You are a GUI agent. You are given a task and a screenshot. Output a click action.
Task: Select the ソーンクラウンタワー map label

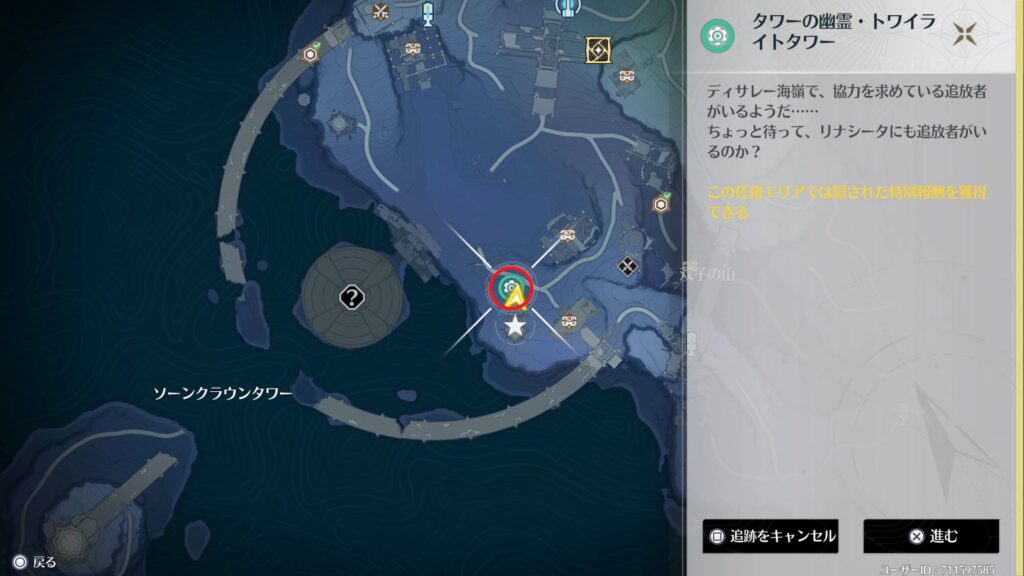tap(222, 394)
